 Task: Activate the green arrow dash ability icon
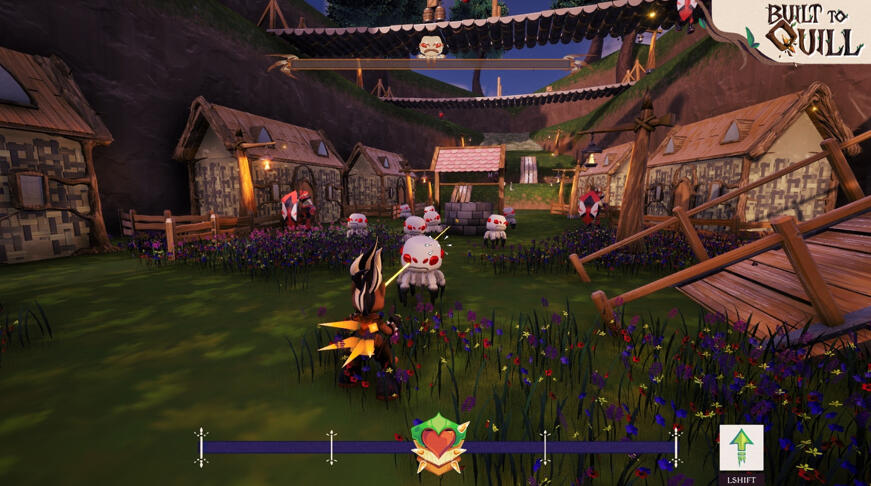point(741,448)
